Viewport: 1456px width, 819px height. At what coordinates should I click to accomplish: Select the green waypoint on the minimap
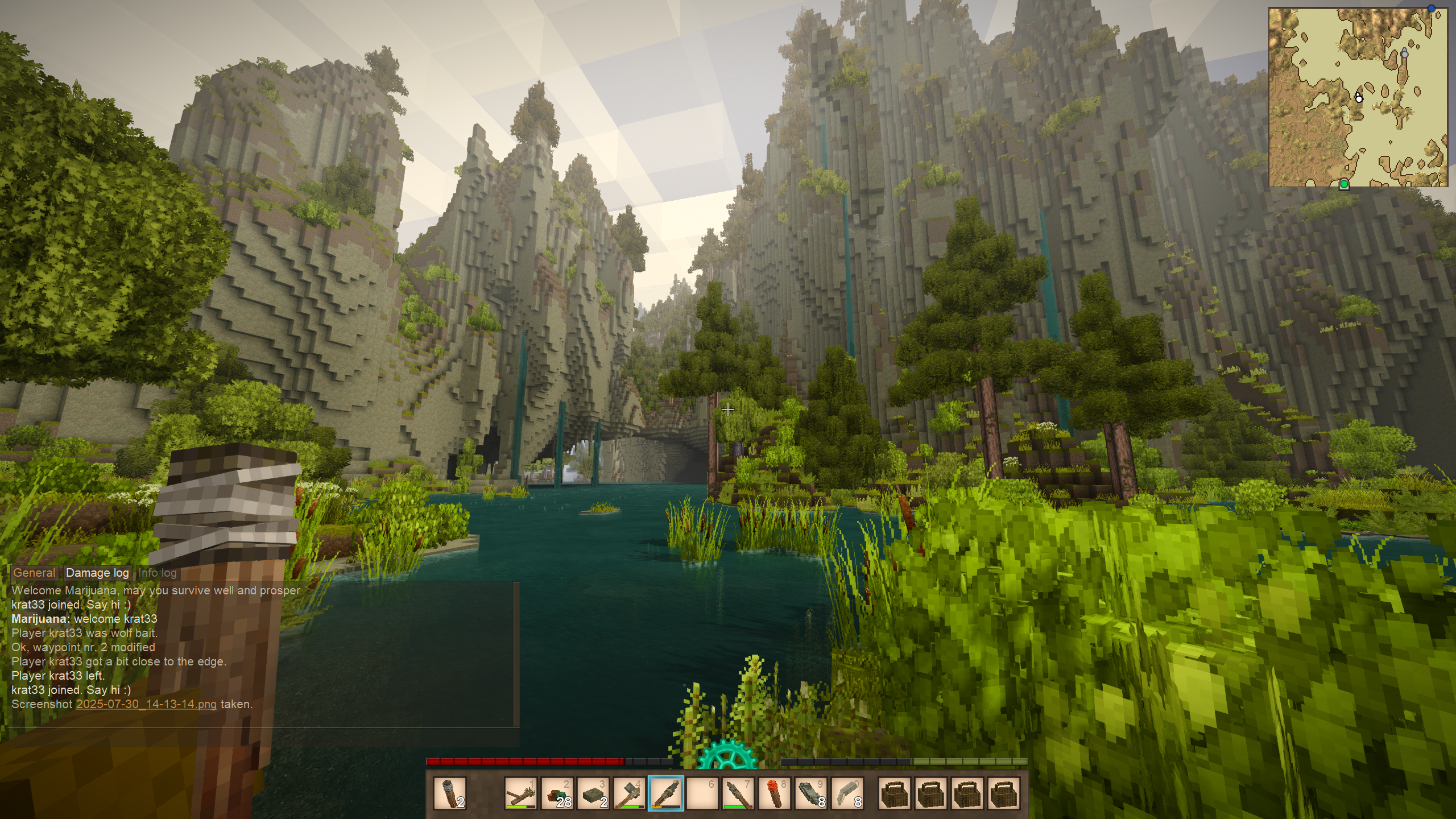pyautogui.click(x=1344, y=184)
